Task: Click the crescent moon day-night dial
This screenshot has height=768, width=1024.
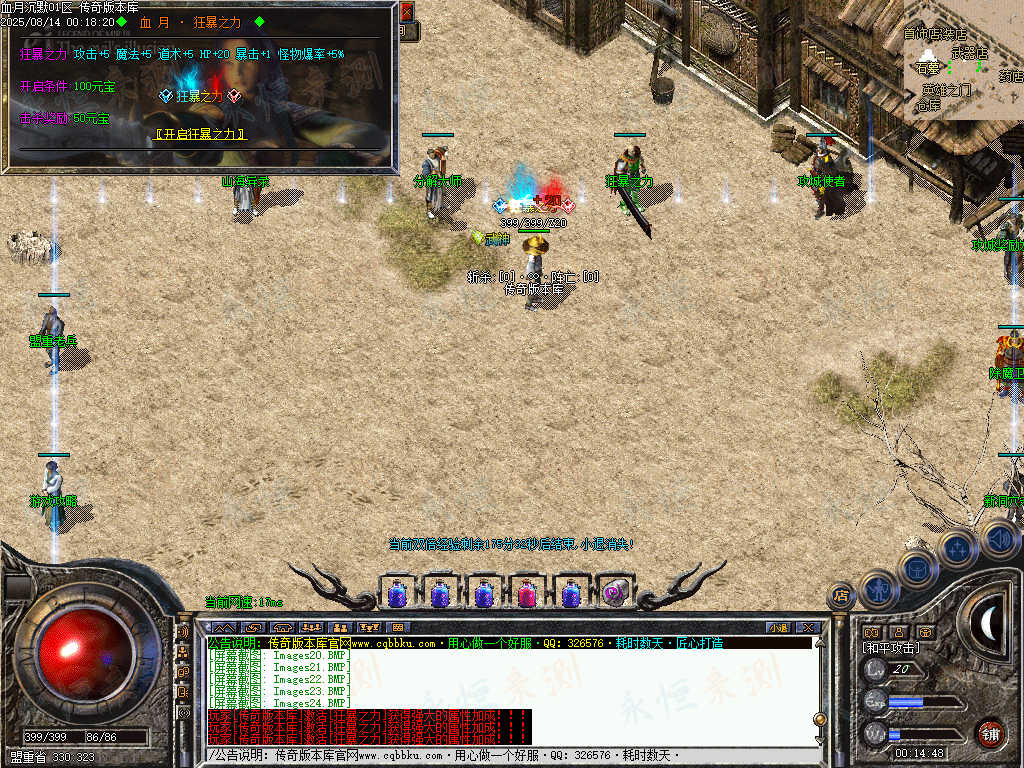Action: (x=990, y=624)
